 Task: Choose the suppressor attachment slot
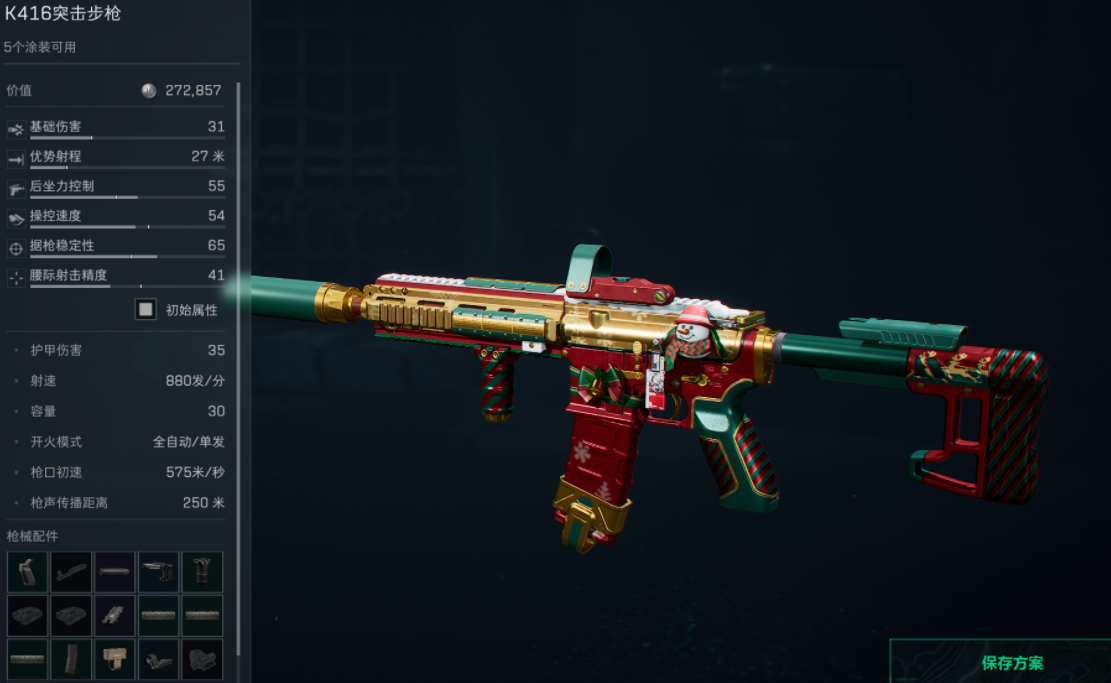point(115,571)
